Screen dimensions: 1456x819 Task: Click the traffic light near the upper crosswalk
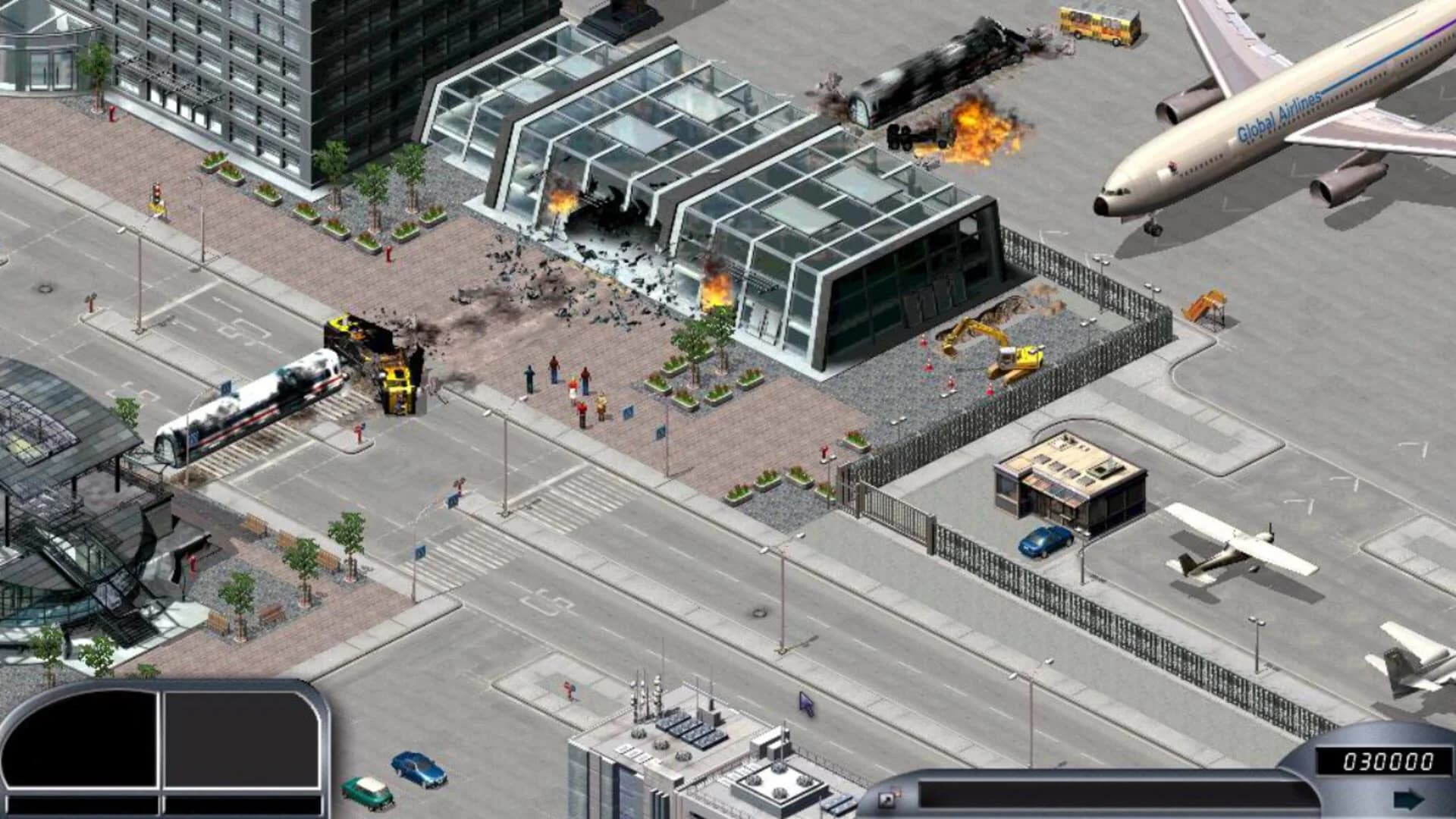tap(155, 190)
